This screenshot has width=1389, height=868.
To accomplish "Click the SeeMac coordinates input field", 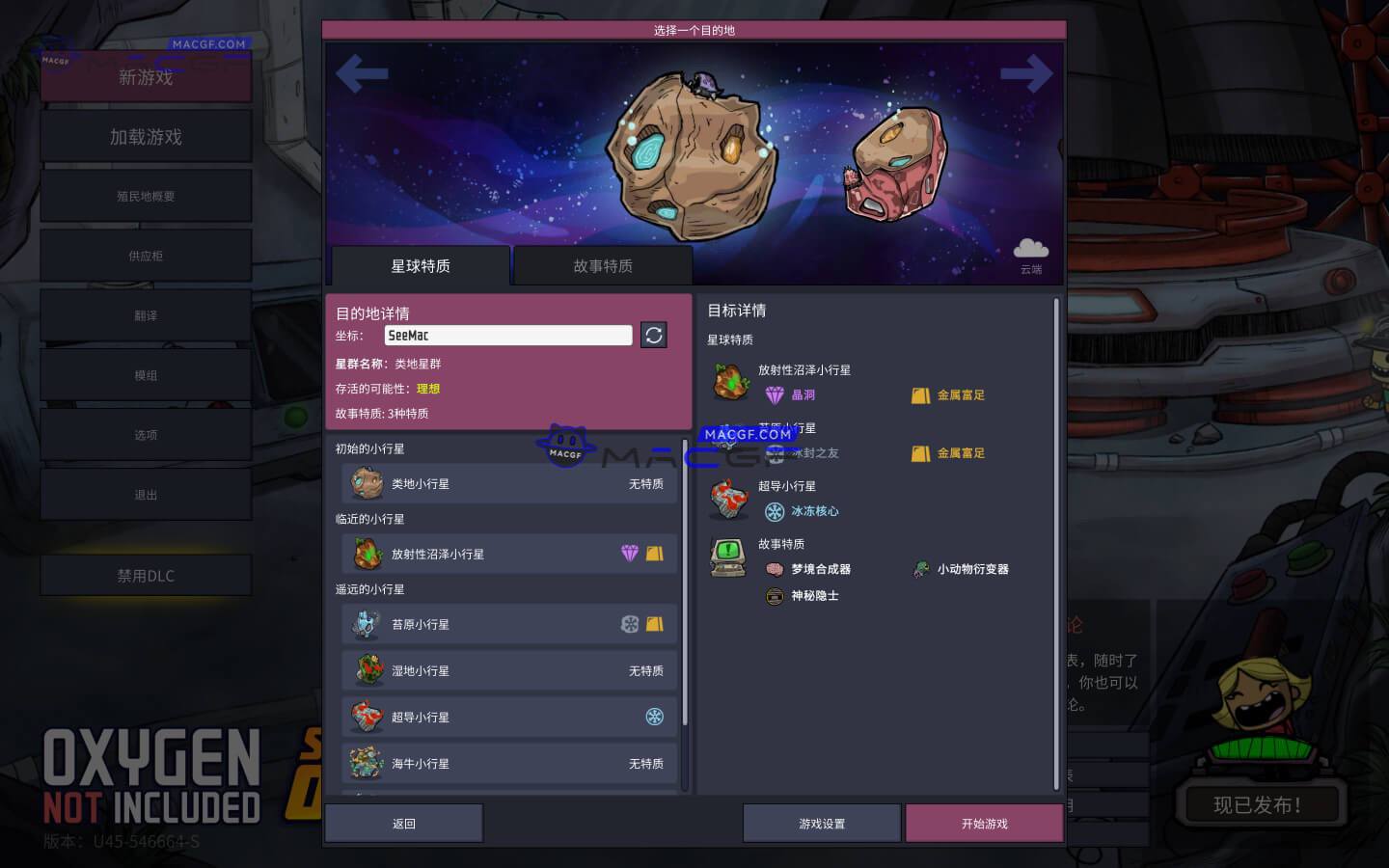I will [x=508, y=335].
